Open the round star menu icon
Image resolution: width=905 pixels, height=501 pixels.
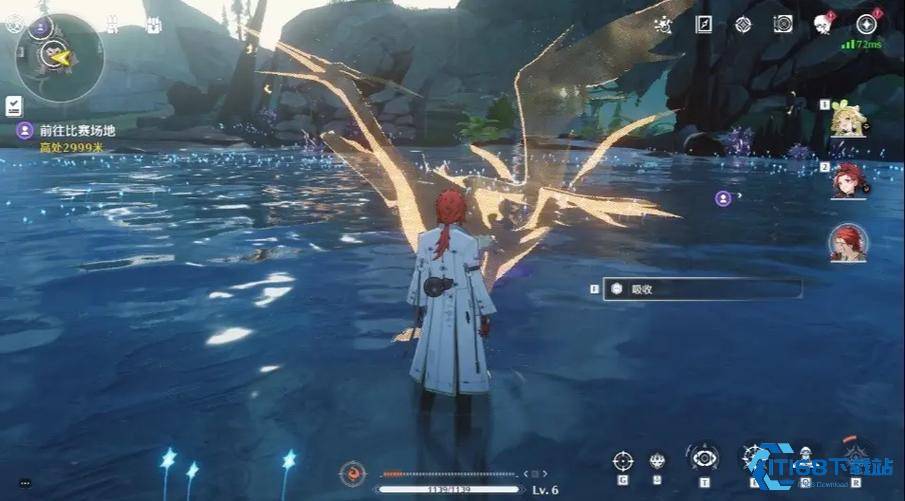pos(866,25)
